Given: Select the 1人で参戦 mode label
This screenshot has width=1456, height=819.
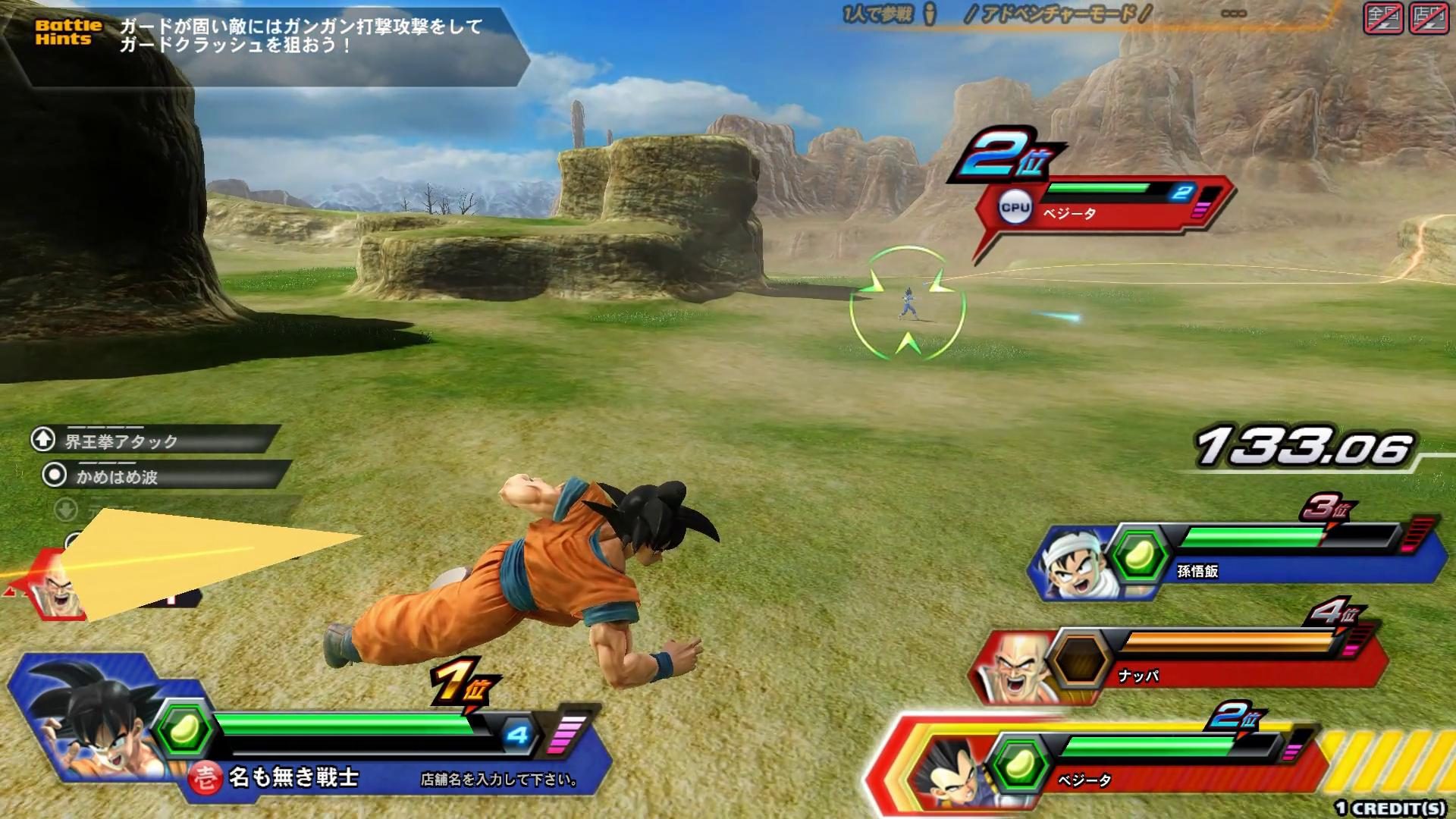Looking at the screenshot, I should pyautogui.click(x=876, y=12).
